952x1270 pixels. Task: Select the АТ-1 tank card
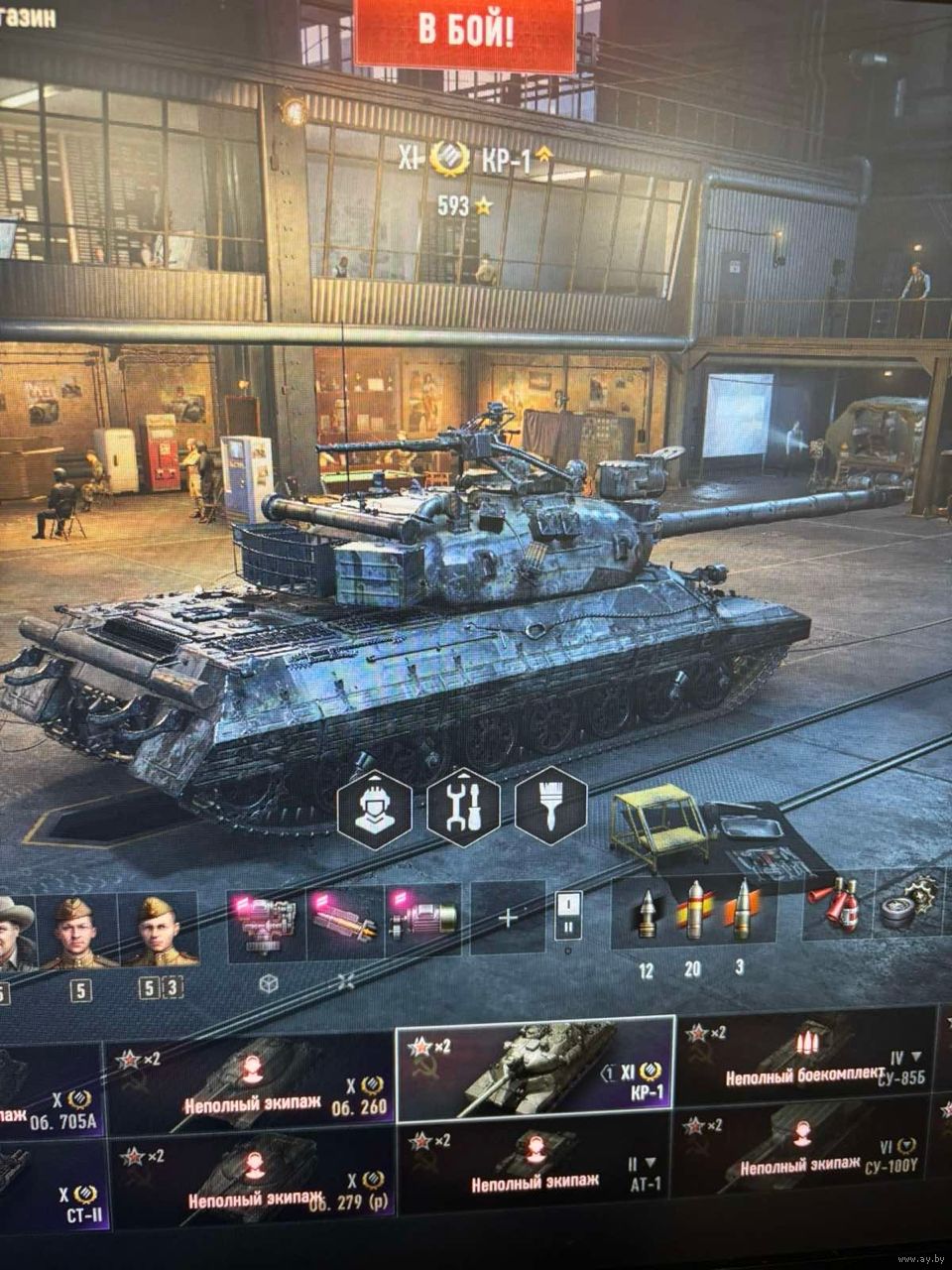tap(535, 1171)
